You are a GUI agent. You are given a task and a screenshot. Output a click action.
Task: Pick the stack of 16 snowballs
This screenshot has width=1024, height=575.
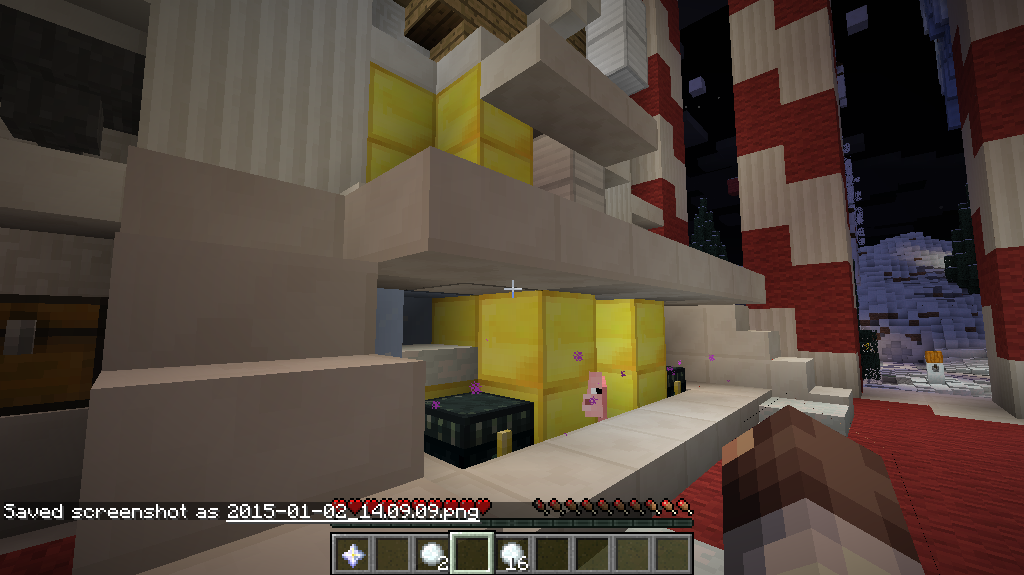[x=511, y=552]
